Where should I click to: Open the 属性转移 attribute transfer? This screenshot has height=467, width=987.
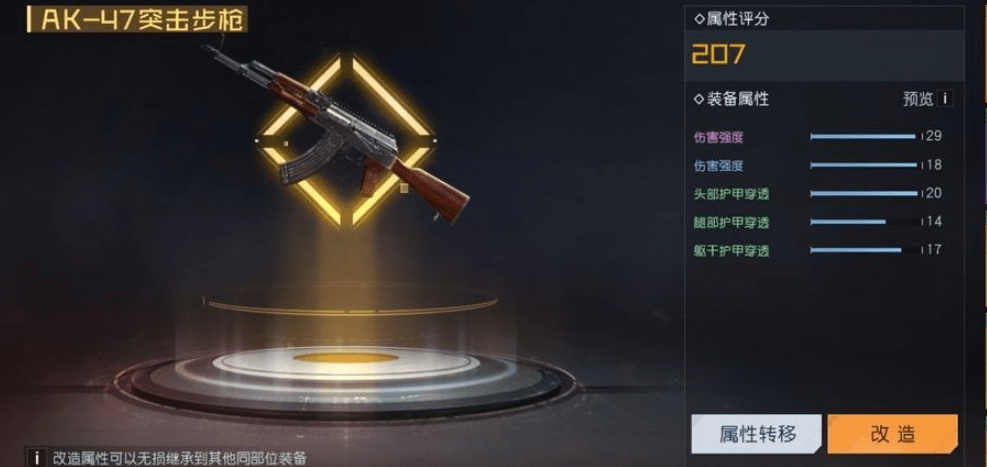[757, 434]
